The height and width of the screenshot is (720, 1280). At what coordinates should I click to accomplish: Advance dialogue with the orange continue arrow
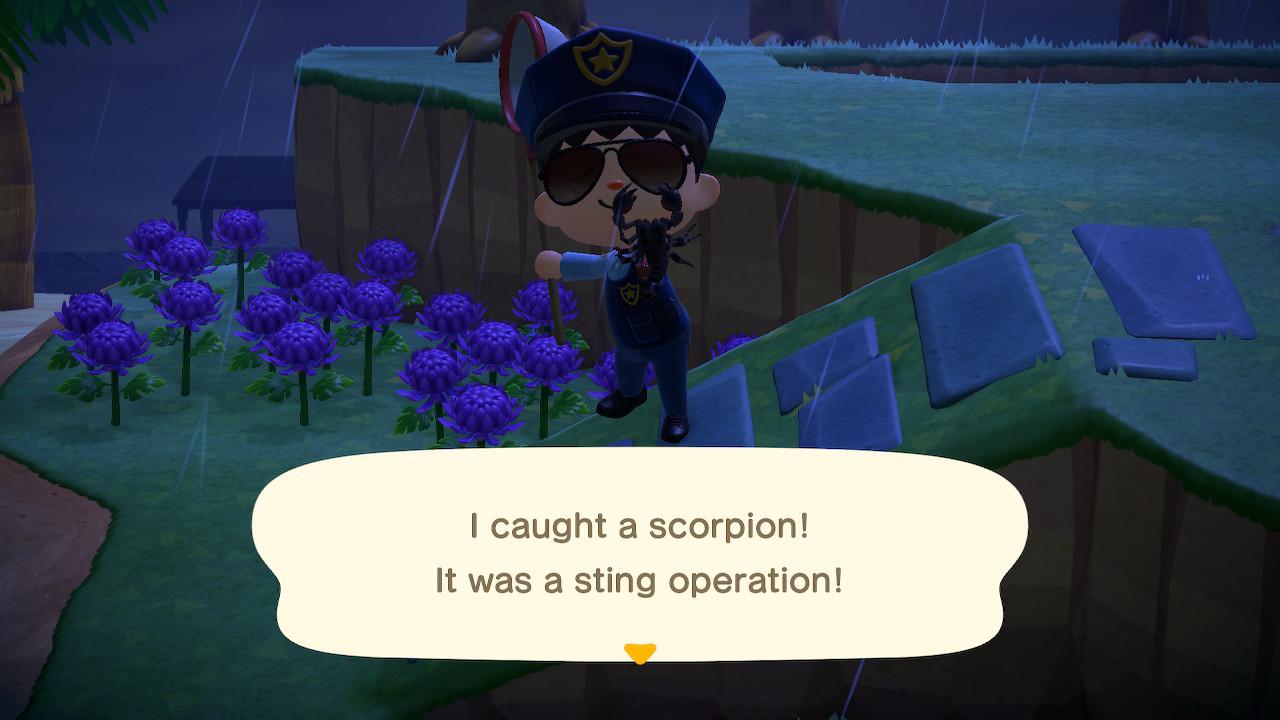[639, 653]
